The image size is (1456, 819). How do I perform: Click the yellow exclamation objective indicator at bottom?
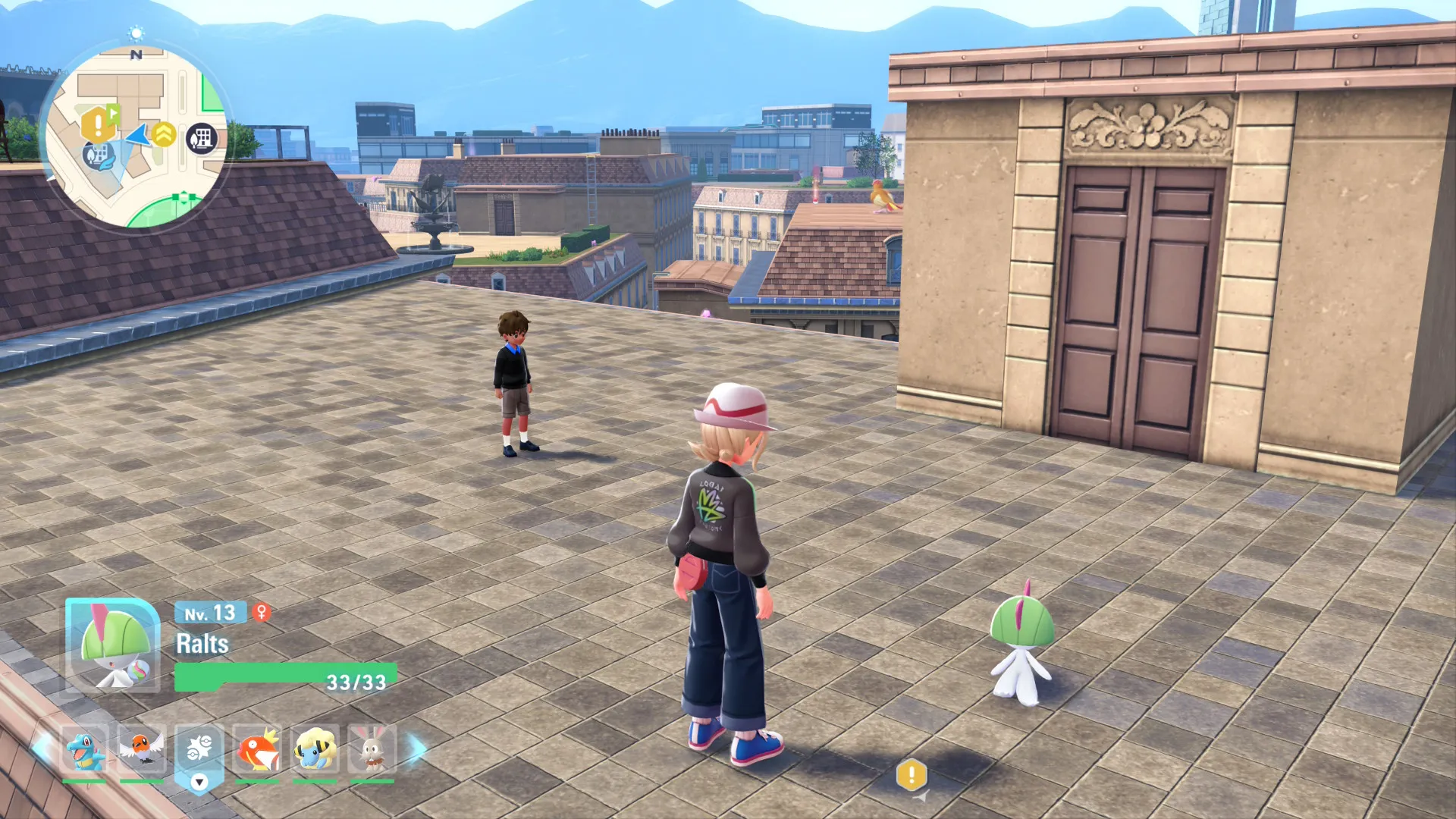coord(912,775)
